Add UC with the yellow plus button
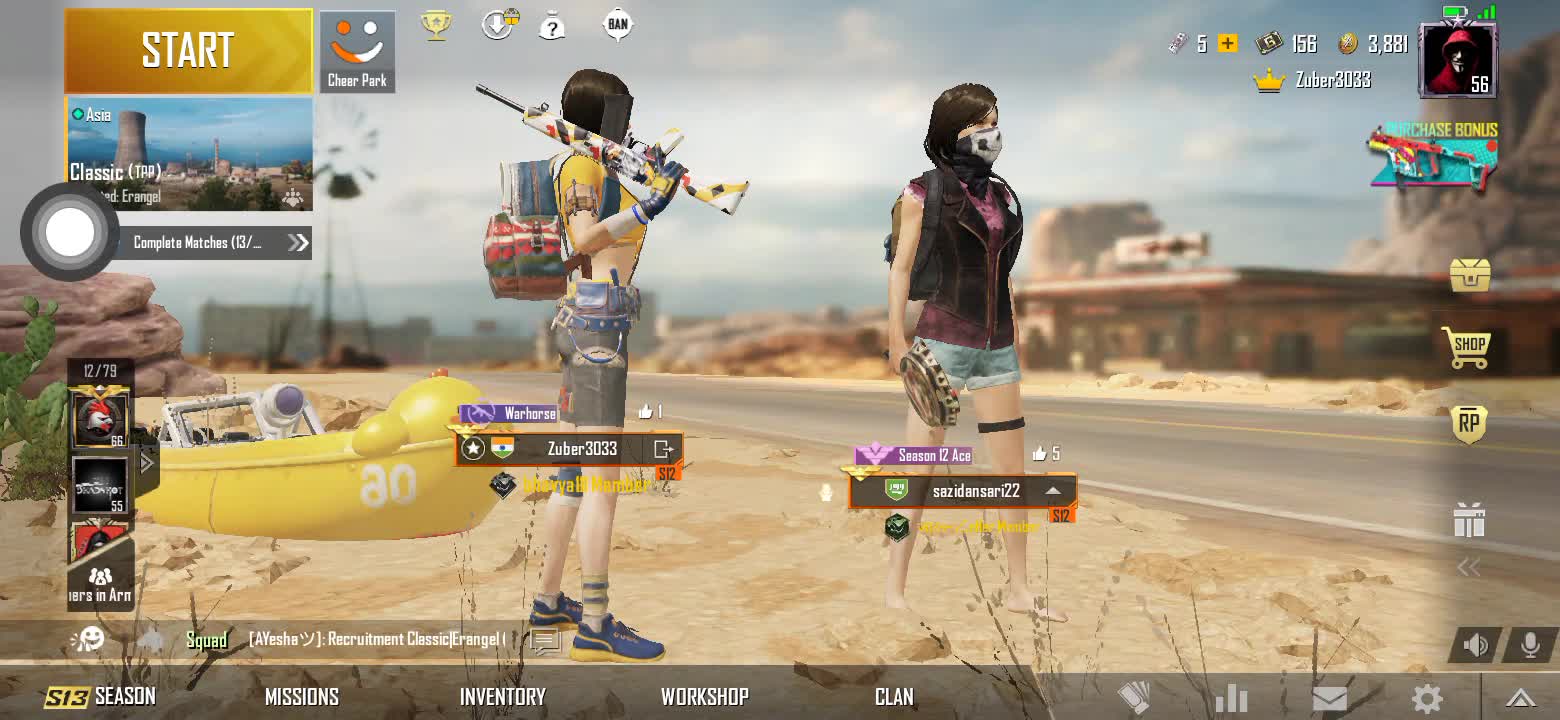This screenshot has height=720, width=1560. 1228,43
